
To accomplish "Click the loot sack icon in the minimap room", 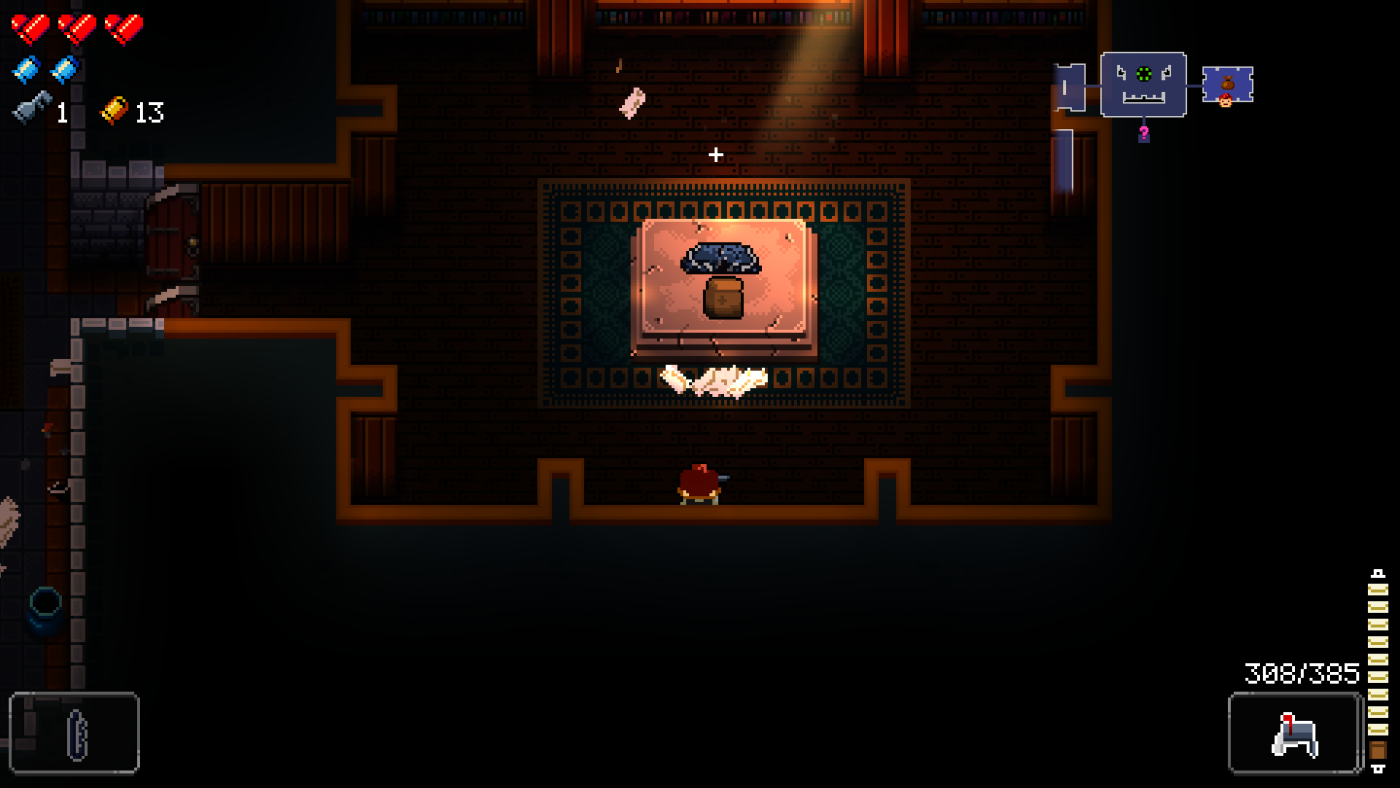I will tap(1227, 84).
